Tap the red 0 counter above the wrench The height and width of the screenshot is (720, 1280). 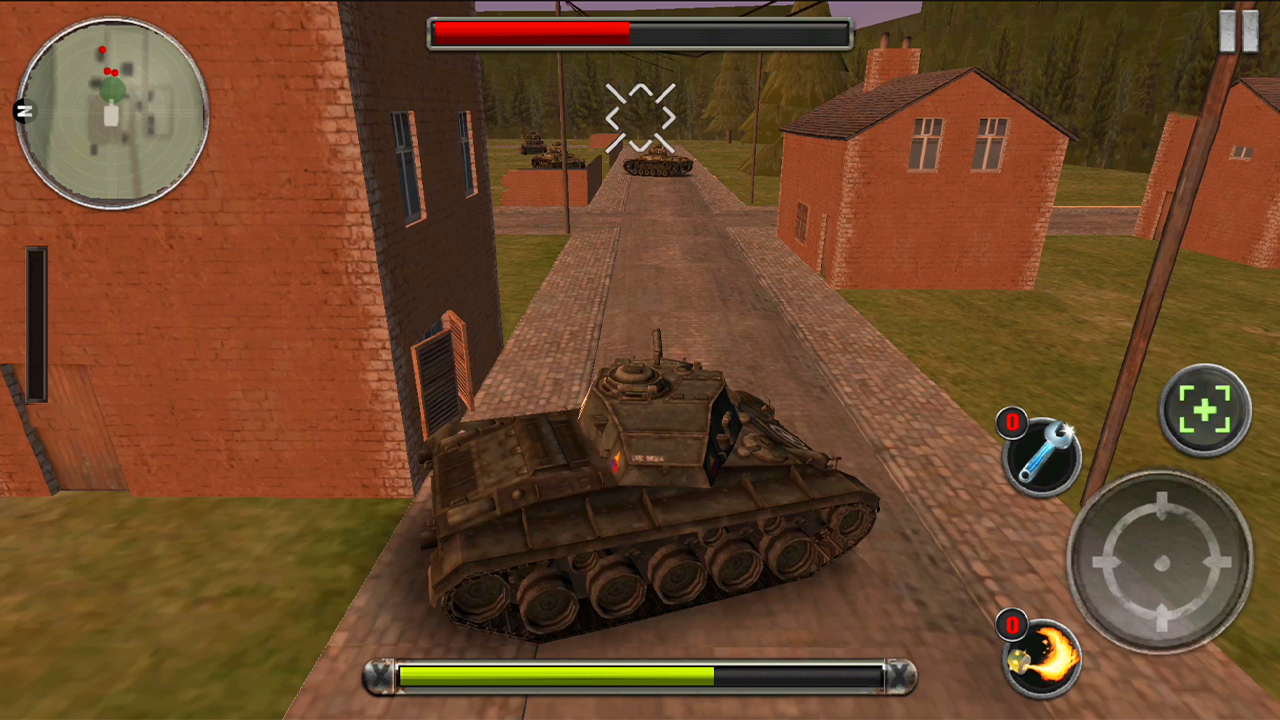[x=1012, y=423]
